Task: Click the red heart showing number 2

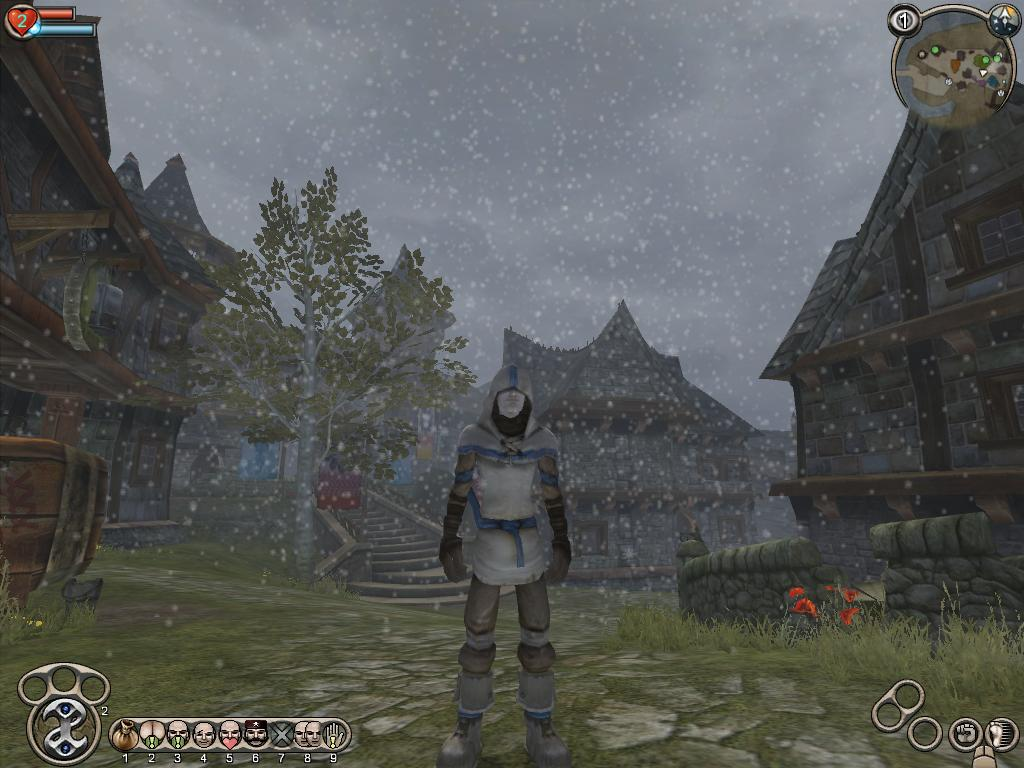Action: (20, 21)
